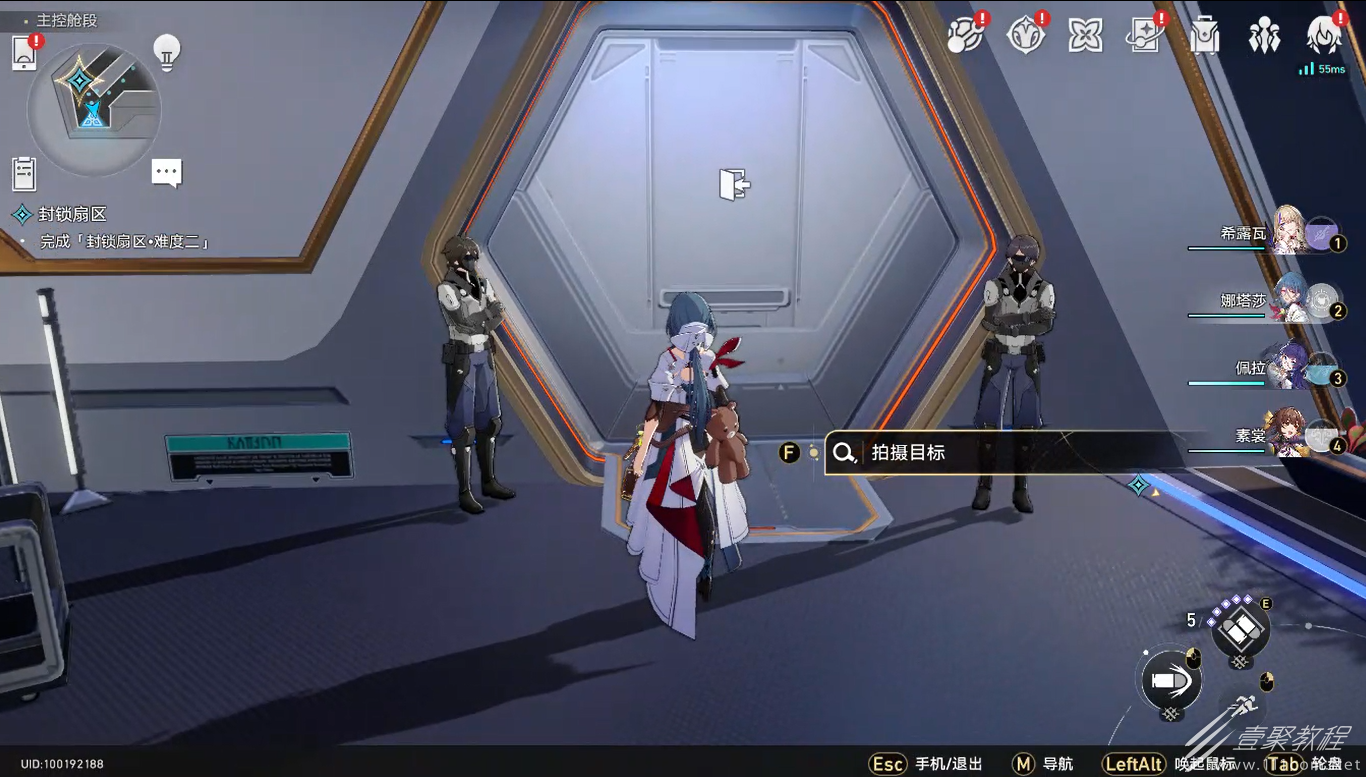Activate the bullet attack skill button
Viewport: 1366px width, 777px height.
tap(1171, 680)
